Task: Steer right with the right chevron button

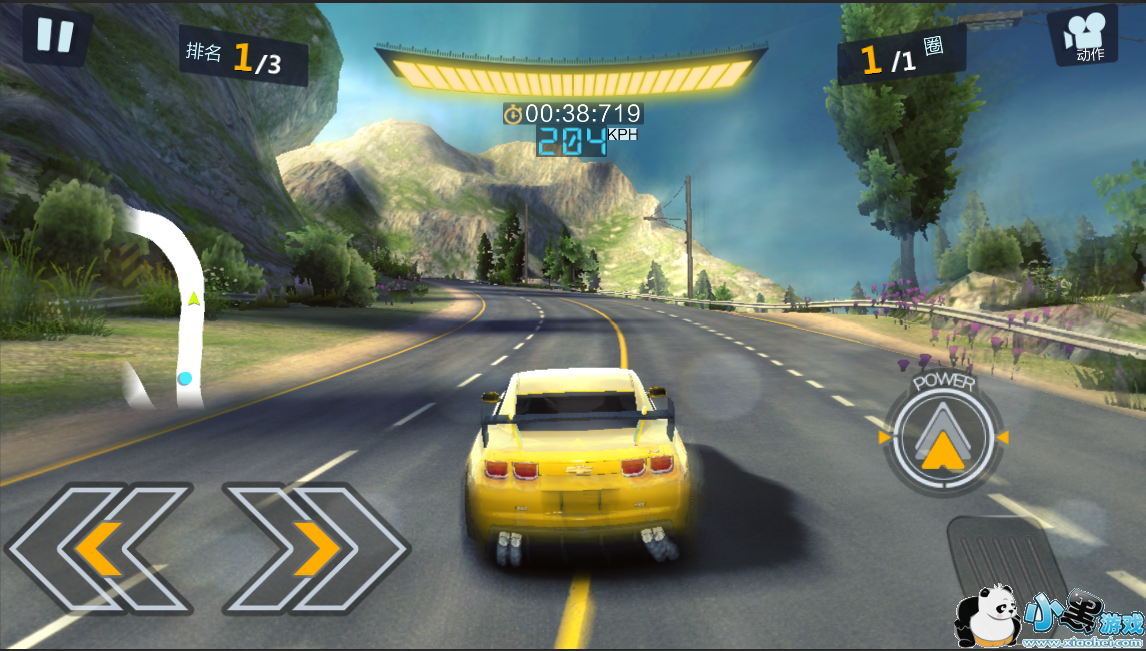Action: [315, 547]
